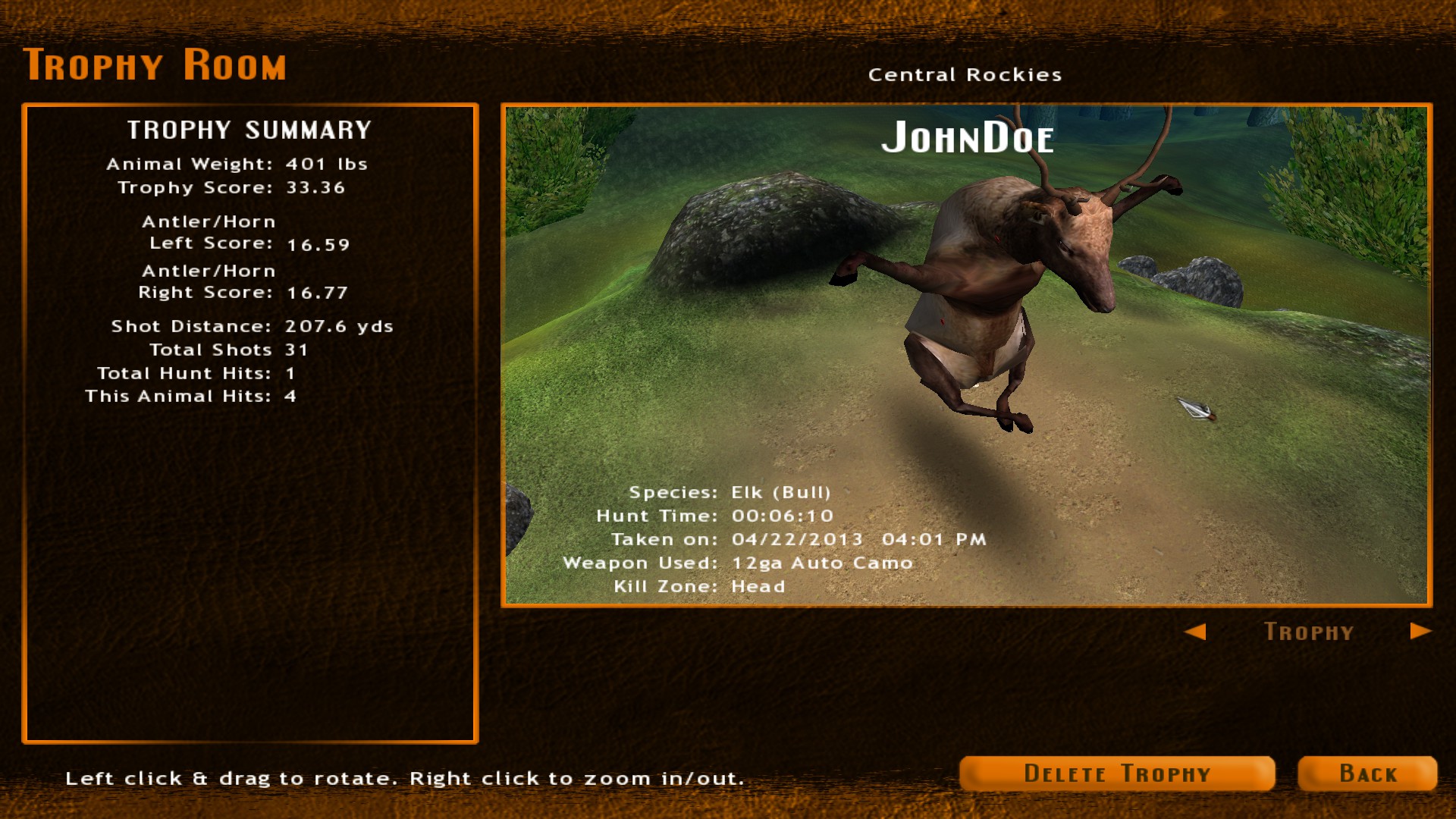Click the JohnDoe hunter name overlay

click(x=968, y=138)
